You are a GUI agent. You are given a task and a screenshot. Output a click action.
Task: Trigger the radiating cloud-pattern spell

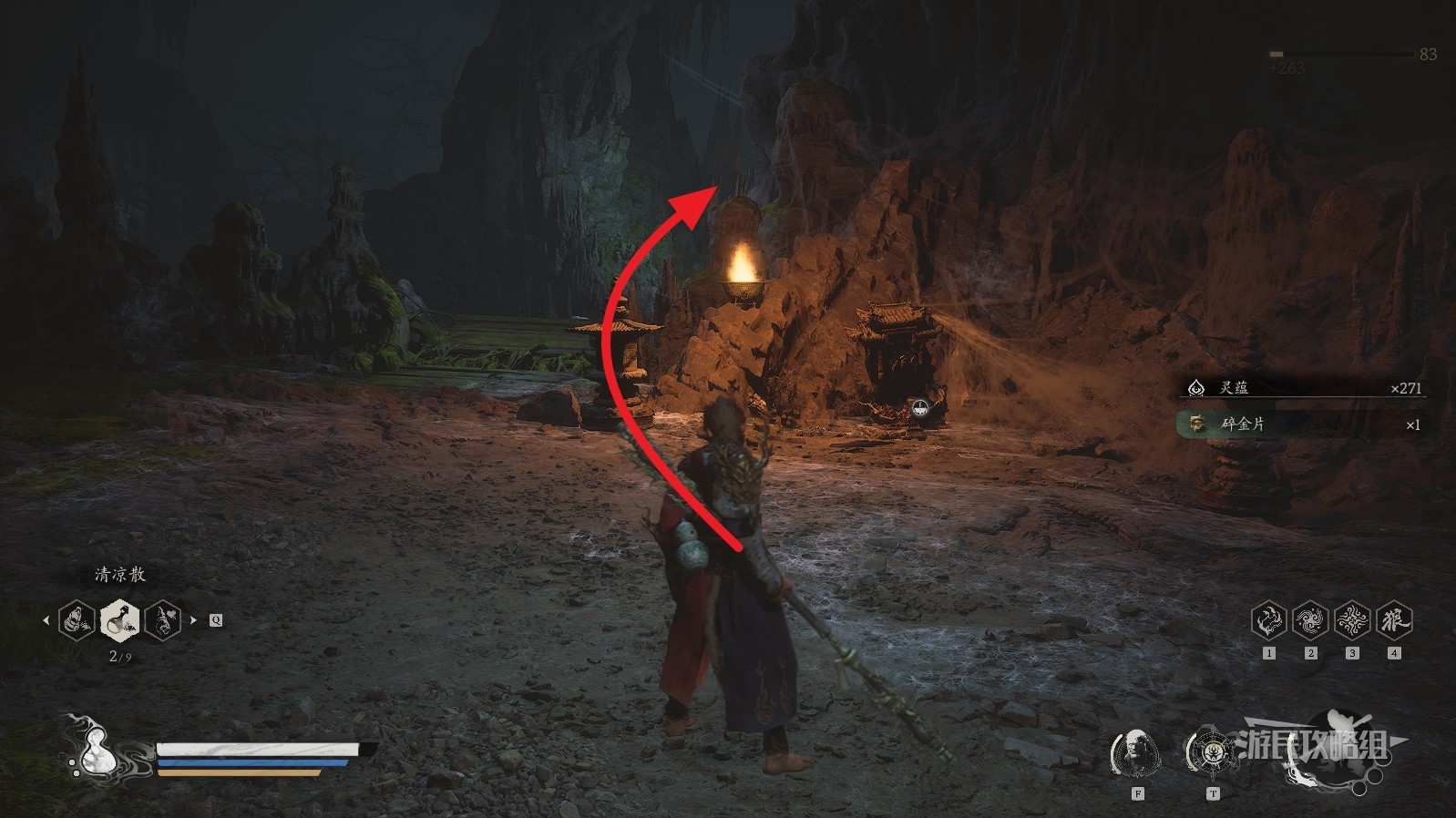(x=1352, y=620)
